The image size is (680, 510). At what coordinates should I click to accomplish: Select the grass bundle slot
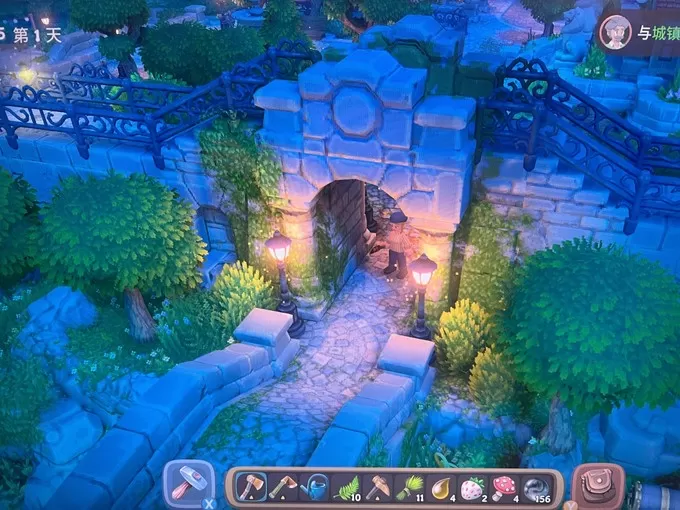pyautogui.click(x=410, y=488)
